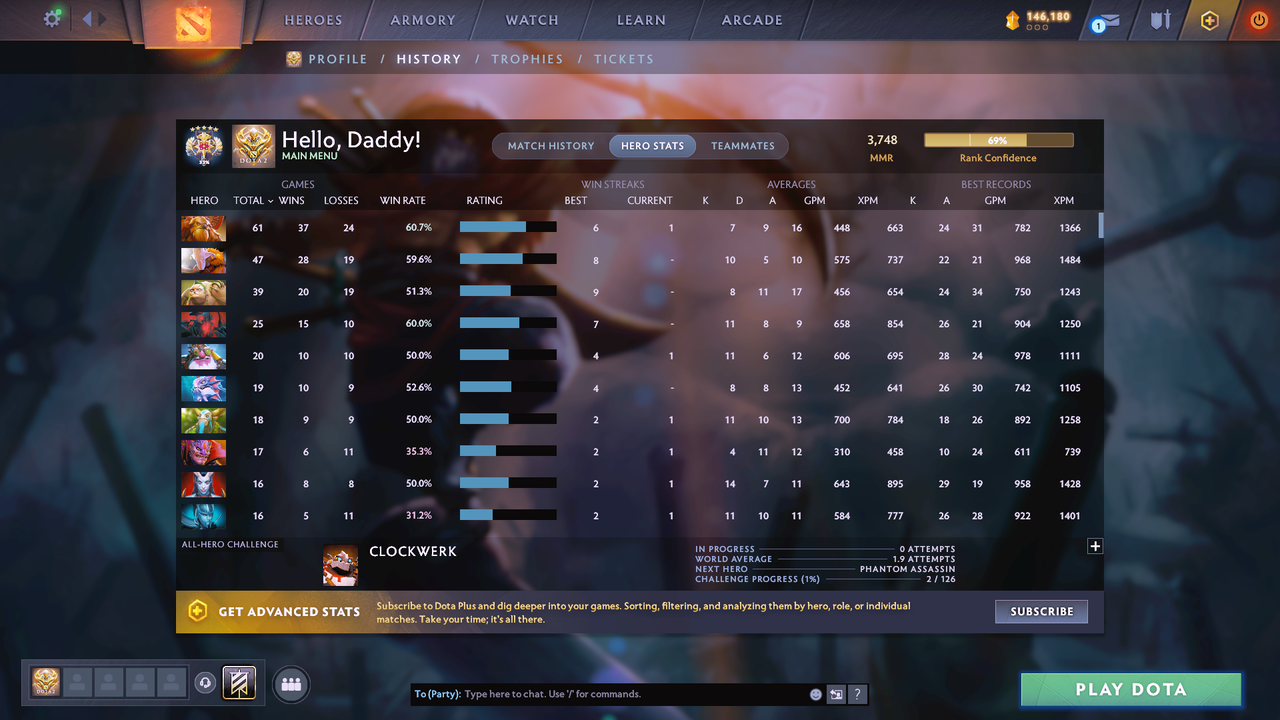
Task: Open the emoticon picker beside chat input
Action: [814, 693]
